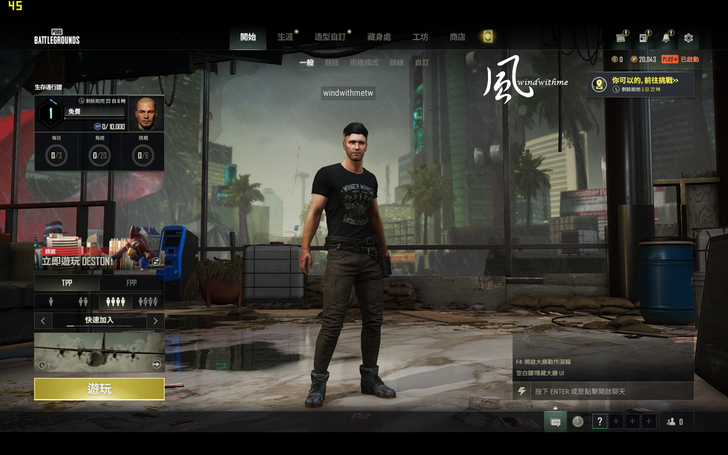Select TPP perspective mode
Image resolution: width=728 pixels, height=455 pixels.
pos(67,283)
